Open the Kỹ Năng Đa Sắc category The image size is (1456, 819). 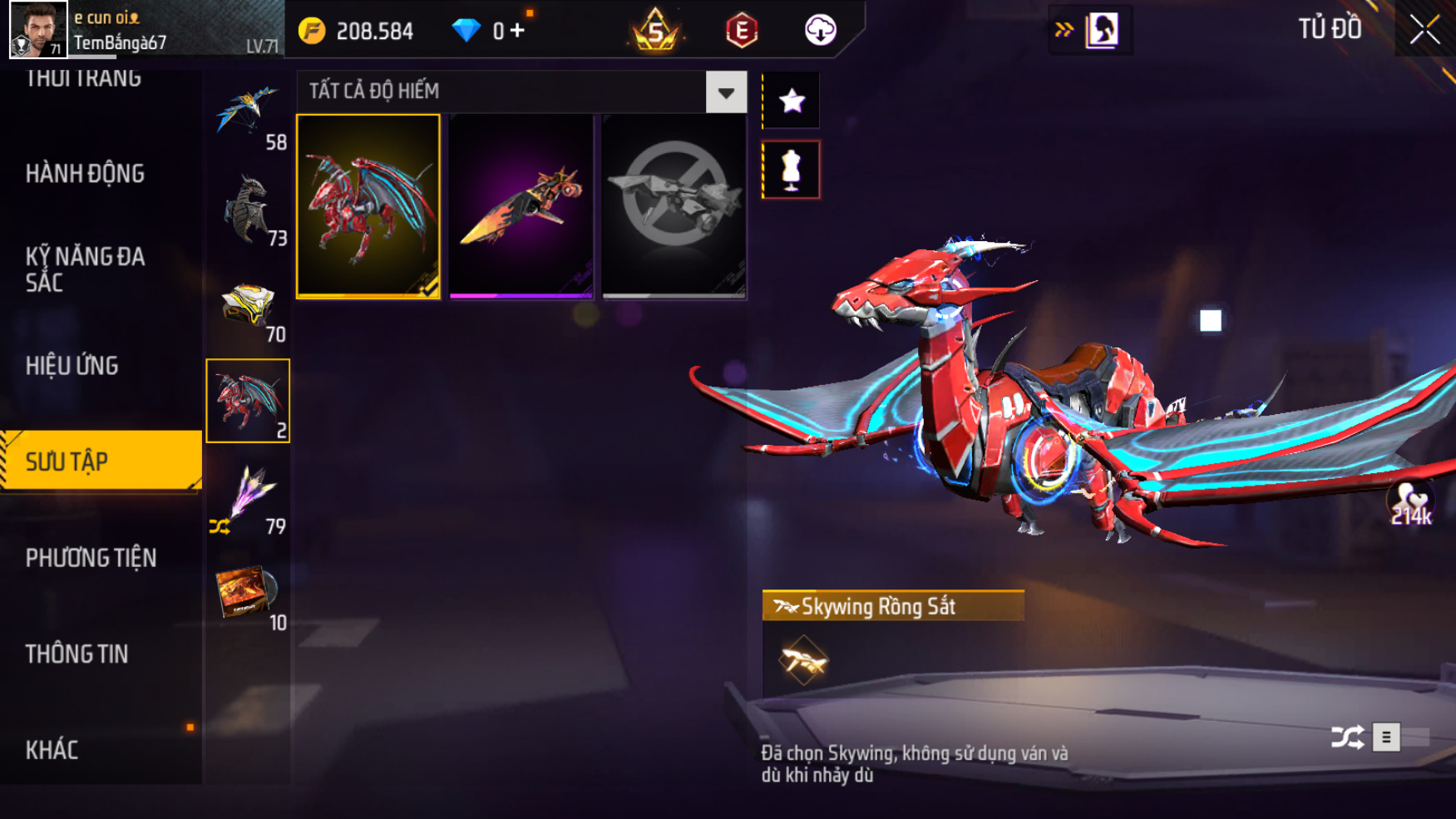tap(86, 269)
